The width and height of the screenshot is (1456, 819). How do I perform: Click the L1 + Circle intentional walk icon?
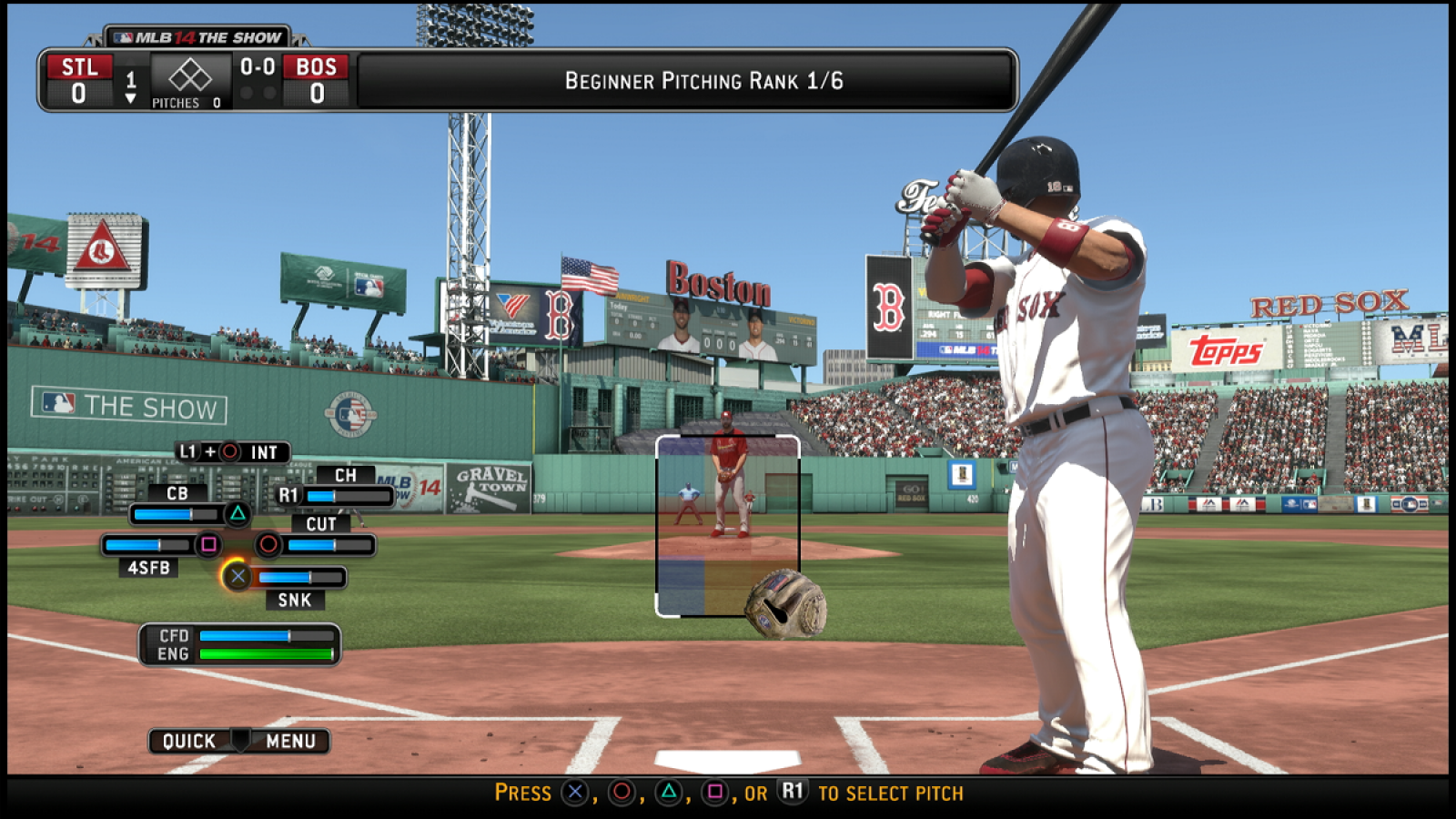(x=229, y=453)
